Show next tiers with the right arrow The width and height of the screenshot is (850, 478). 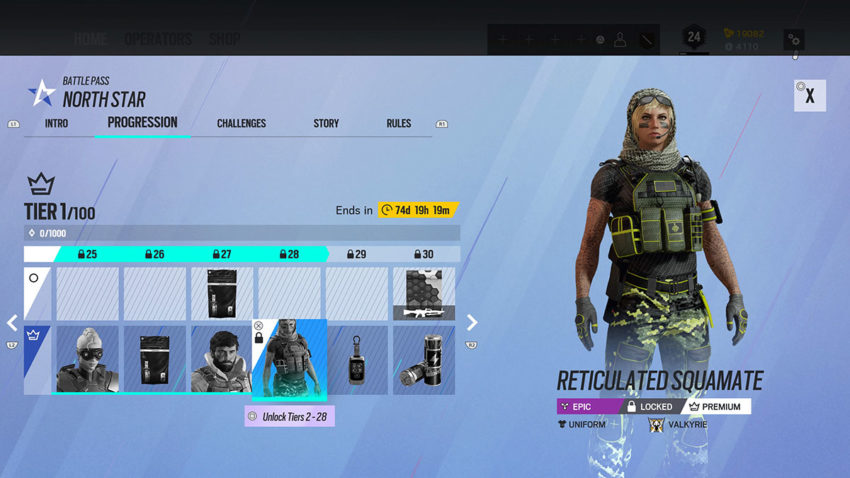[x=472, y=322]
